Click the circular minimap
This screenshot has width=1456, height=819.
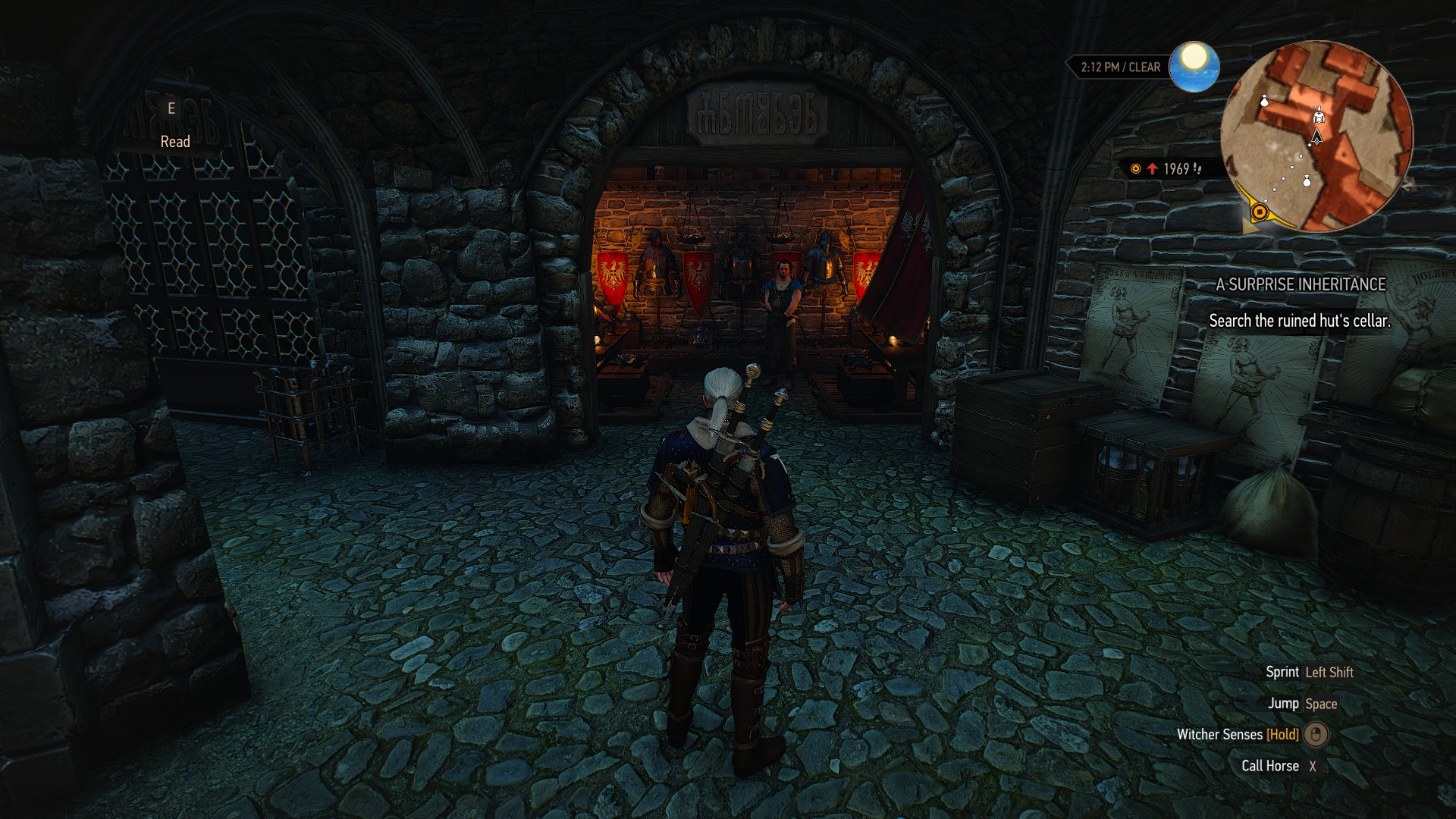coord(1316,136)
